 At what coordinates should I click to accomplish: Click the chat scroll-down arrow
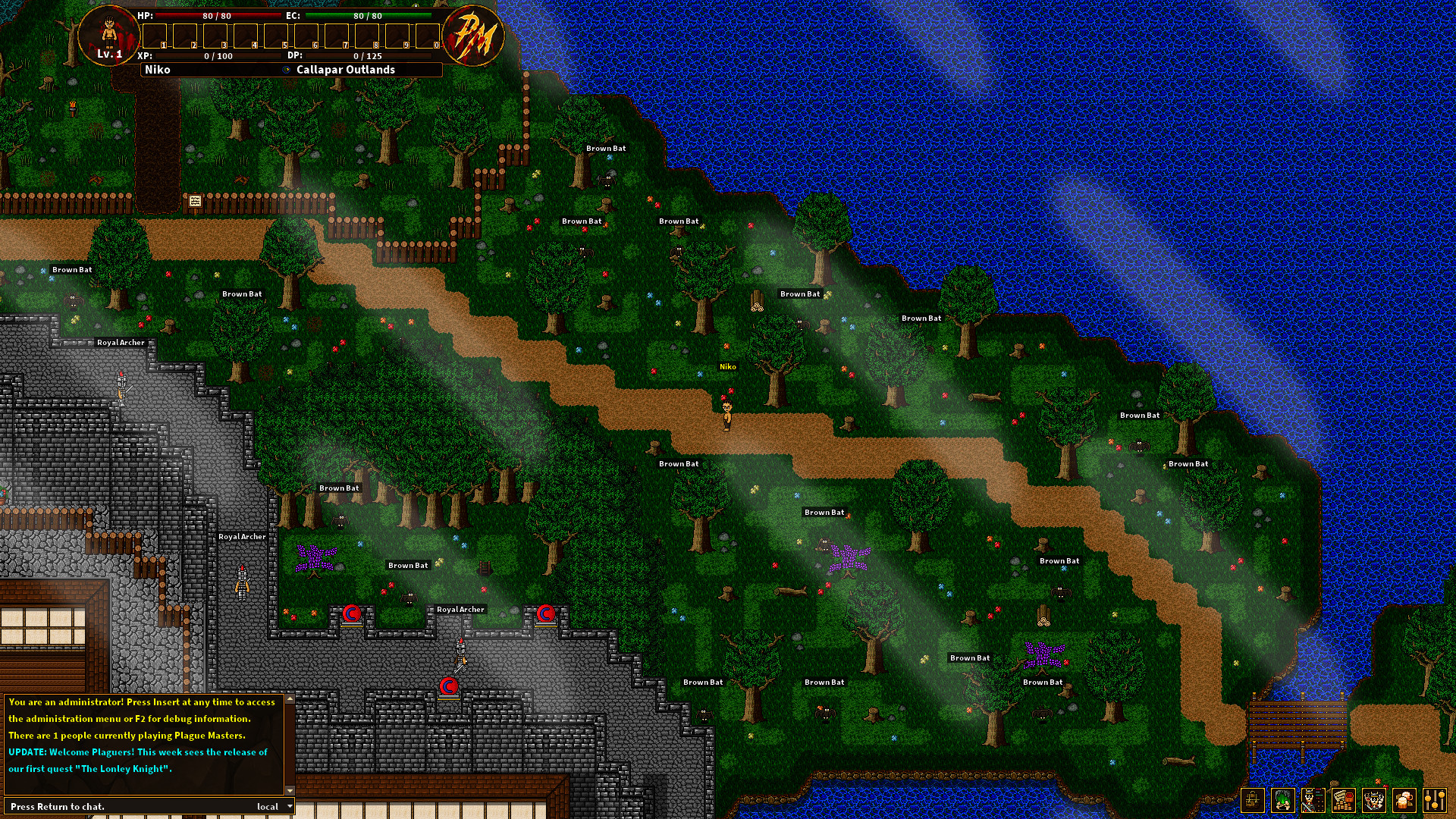[x=290, y=789]
